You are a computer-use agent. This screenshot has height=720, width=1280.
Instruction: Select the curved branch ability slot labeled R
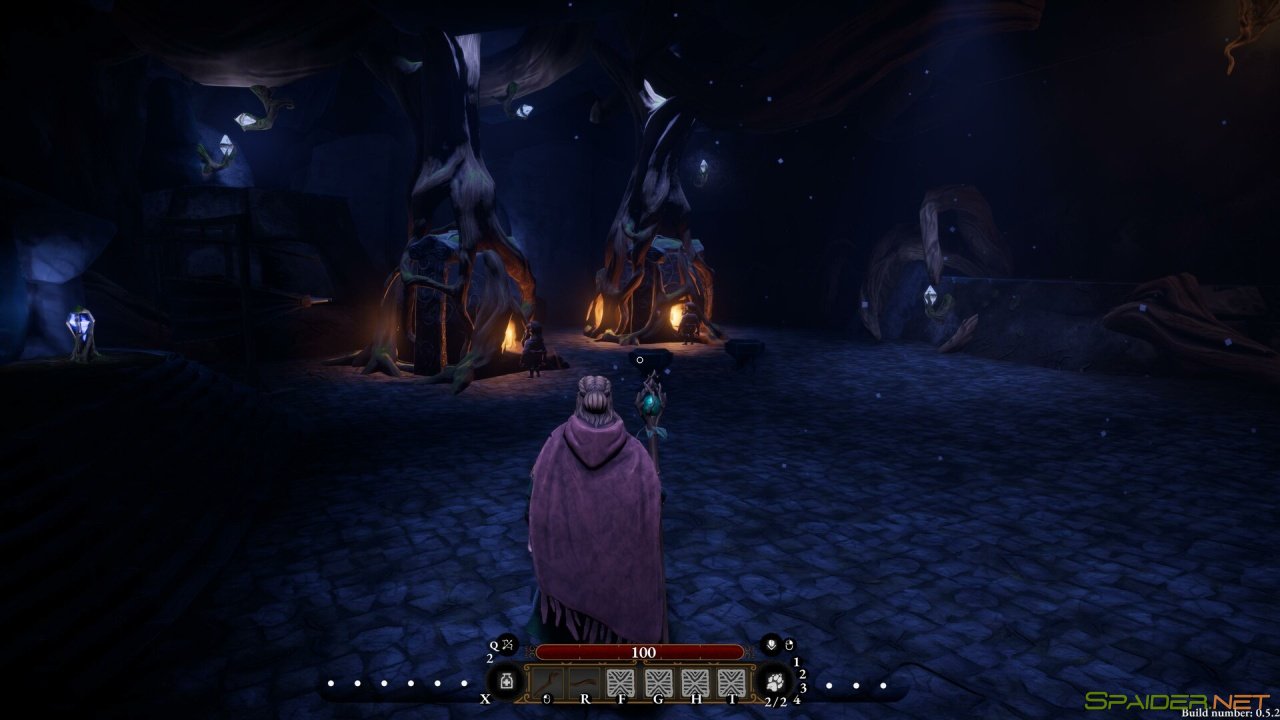tap(584, 683)
